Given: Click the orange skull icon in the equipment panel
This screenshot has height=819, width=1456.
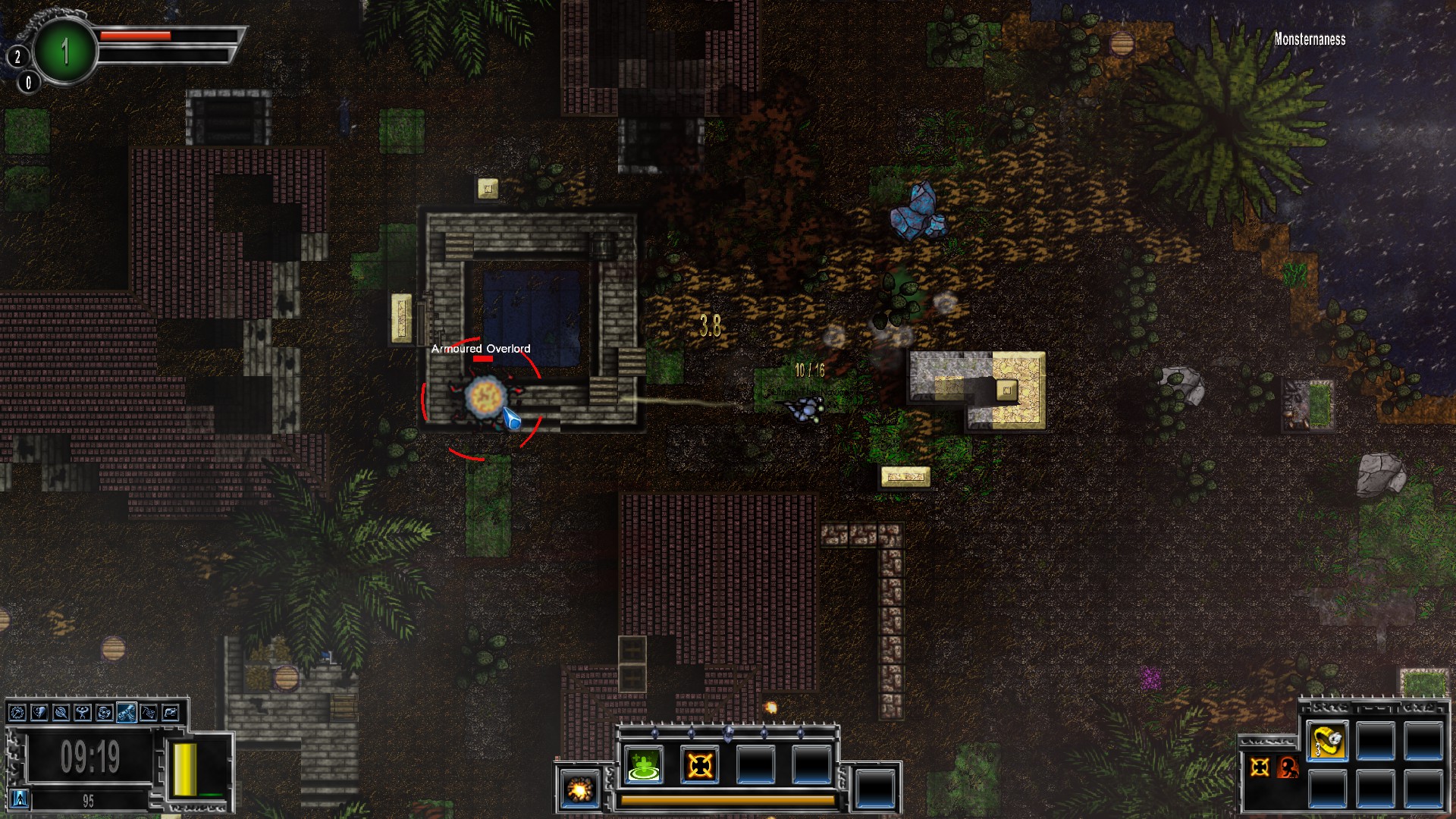Looking at the screenshot, I should pyautogui.click(x=1287, y=768).
